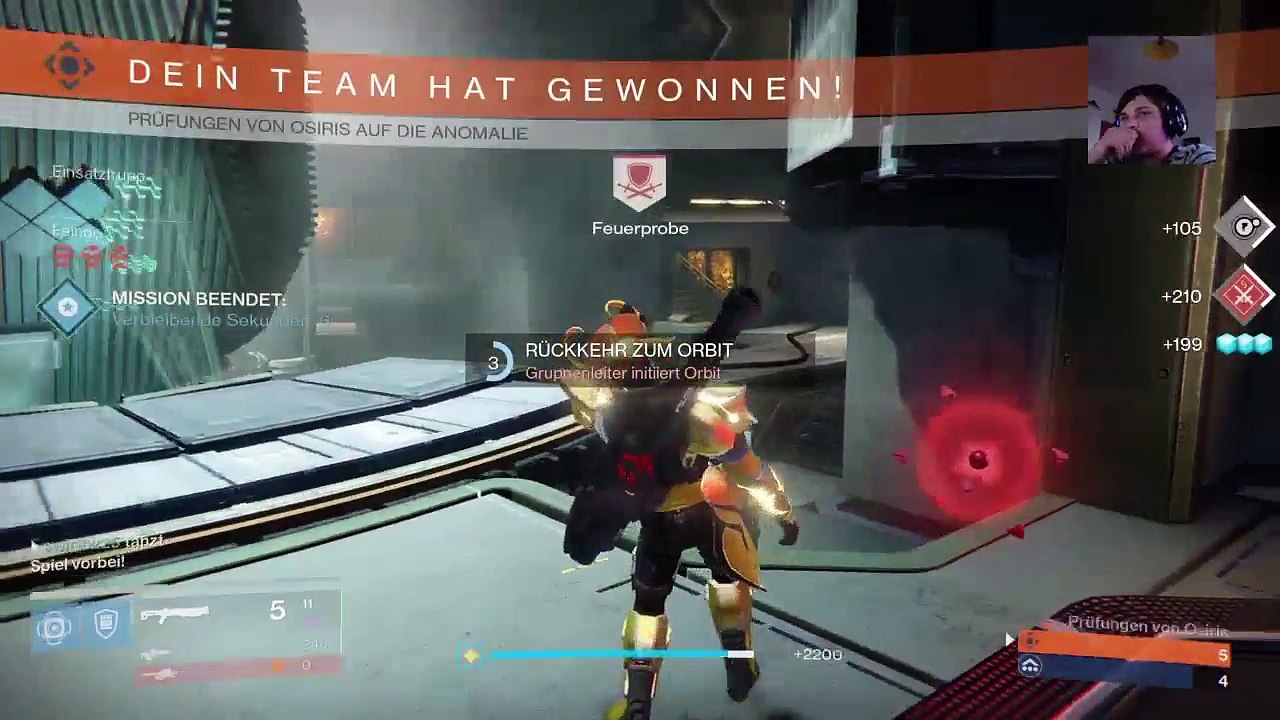This screenshot has width=1280, height=720.
Task: Select the round grenade ability icon
Action: click(x=54, y=627)
